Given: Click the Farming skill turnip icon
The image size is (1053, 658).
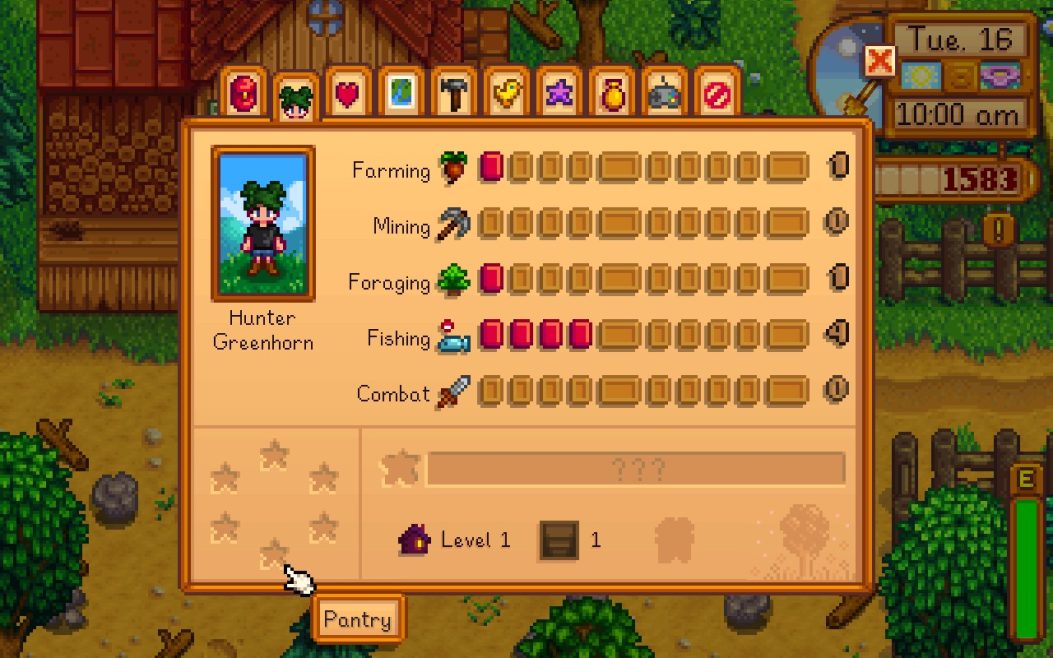Looking at the screenshot, I should point(453,168).
